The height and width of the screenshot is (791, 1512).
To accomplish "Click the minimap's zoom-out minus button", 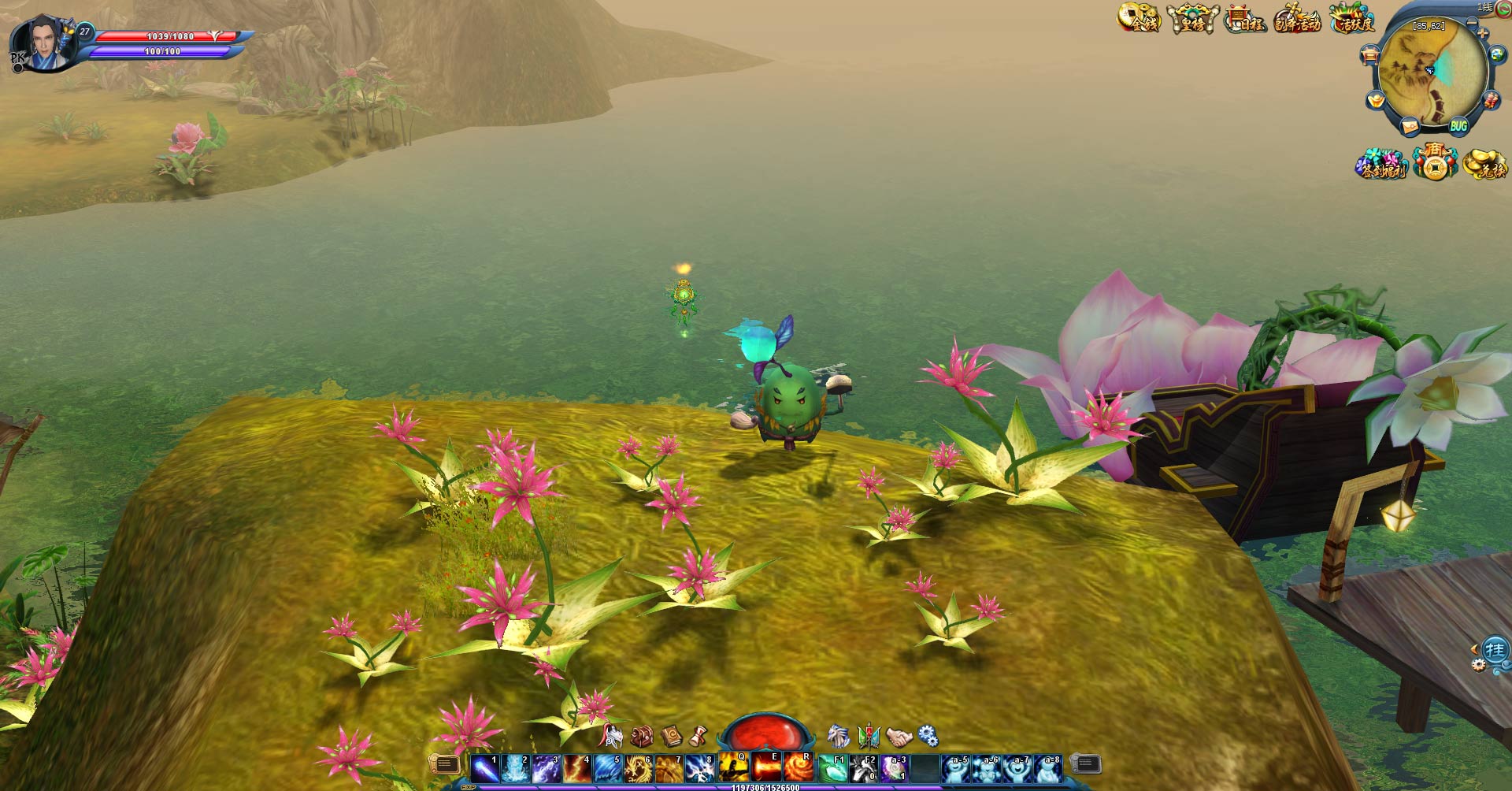I will pyautogui.click(x=1472, y=22).
